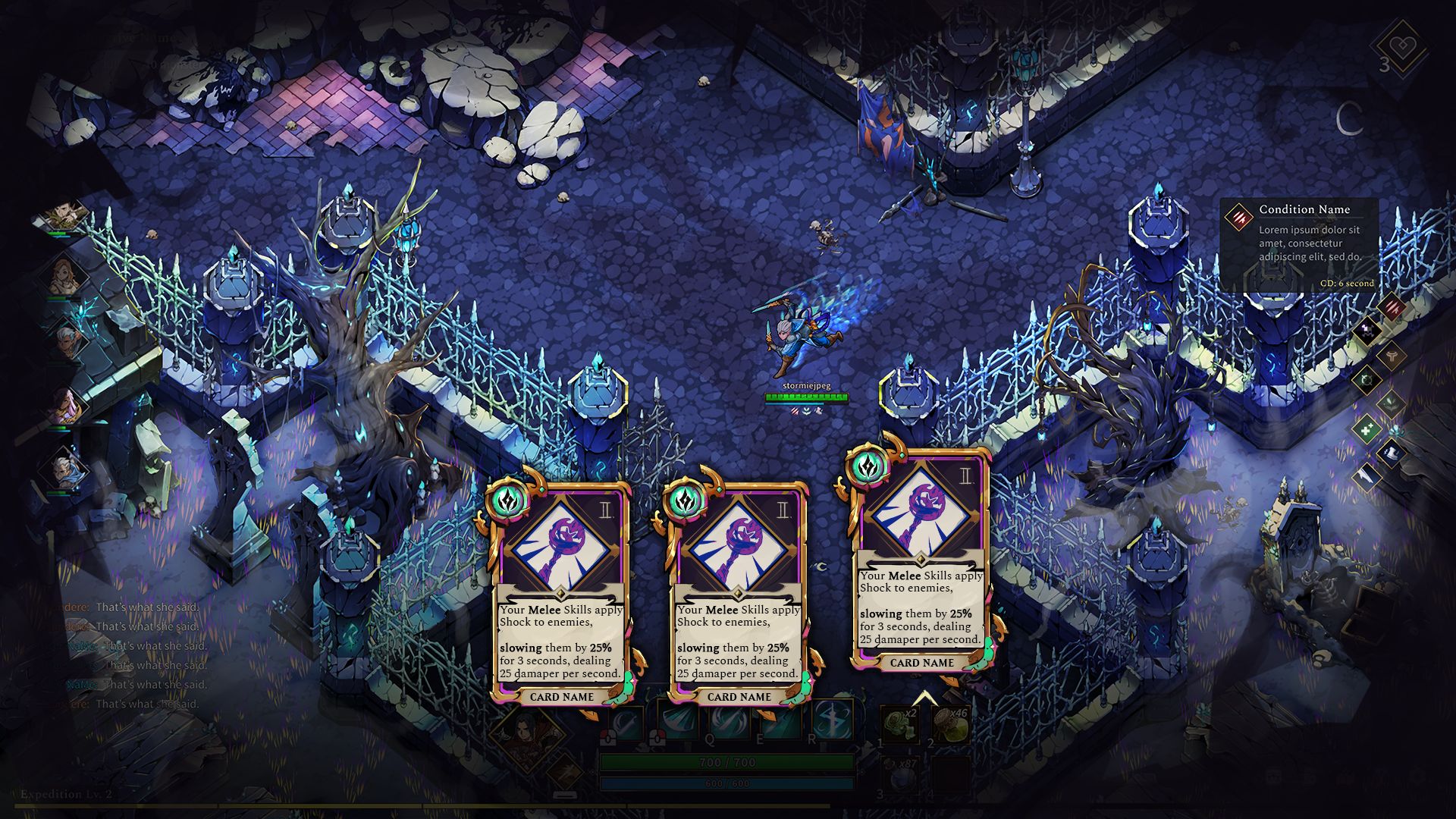Click the demon mask condition icon
The height and width of the screenshot is (819, 1456).
pyautogui.click(x=1392, y=404)
